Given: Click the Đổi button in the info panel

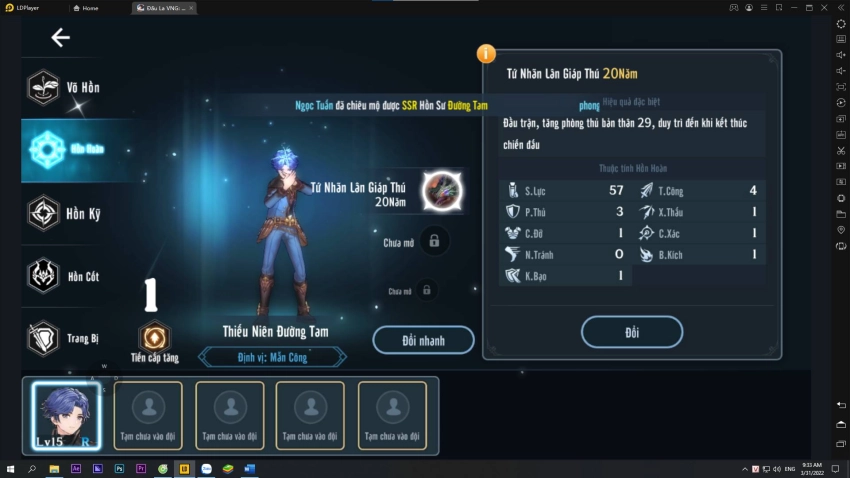Looking at the screenshot, I should pyautogui.click(x=631, y=332).
